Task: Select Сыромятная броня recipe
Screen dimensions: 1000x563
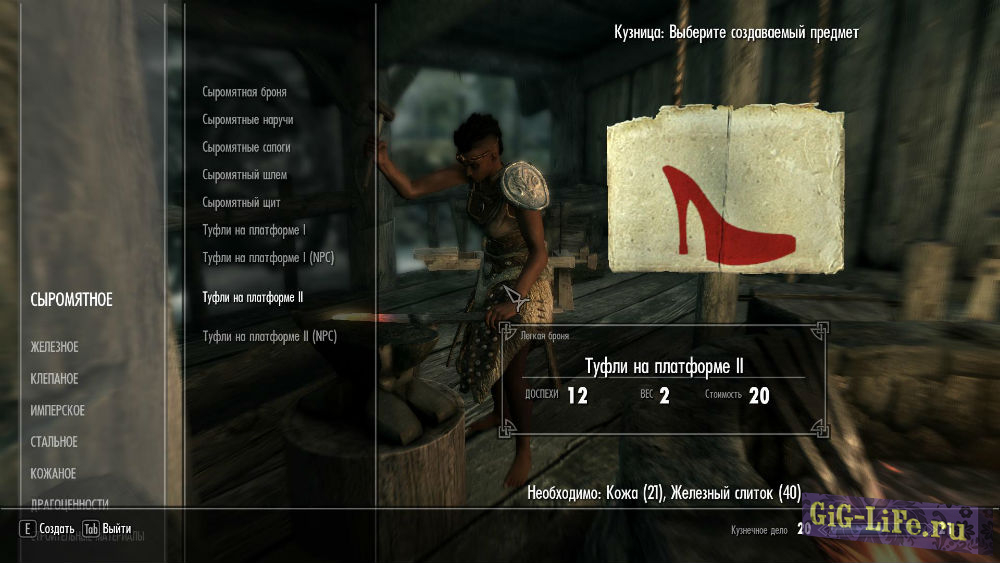Action: [x=244, y=92]
